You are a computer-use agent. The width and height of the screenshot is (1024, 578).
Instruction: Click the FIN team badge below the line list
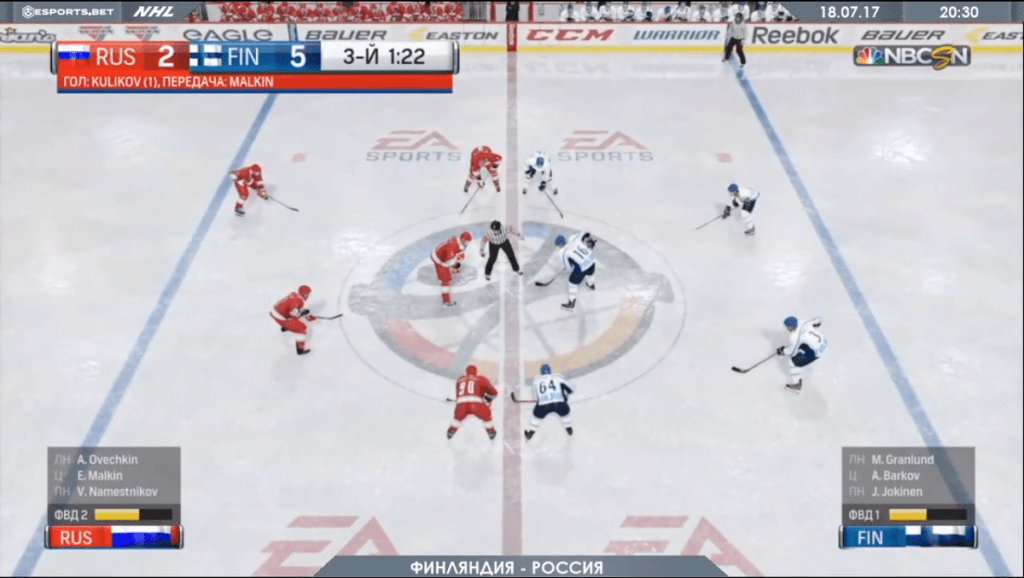pos(908,537)
